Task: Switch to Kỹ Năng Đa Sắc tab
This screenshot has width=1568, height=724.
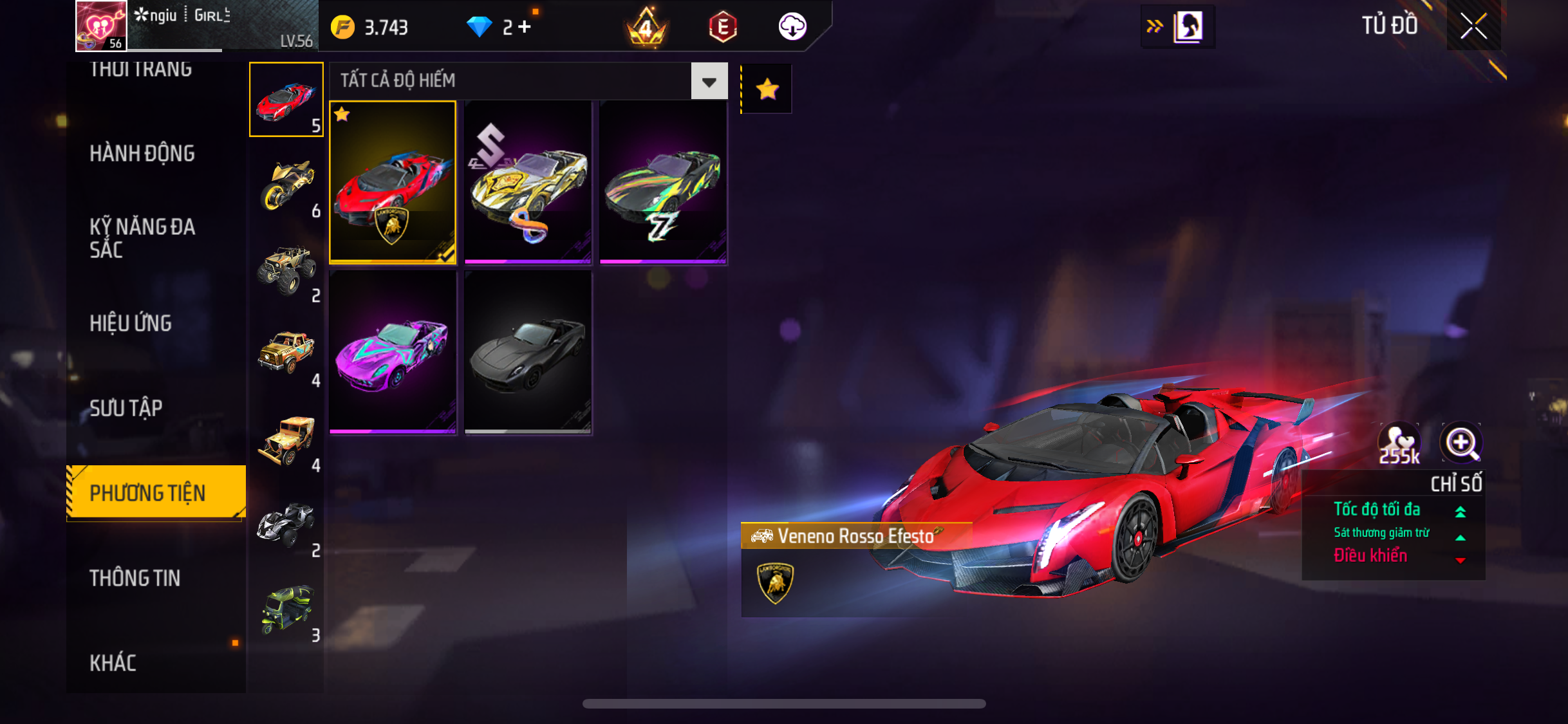Action: point(142,238)
